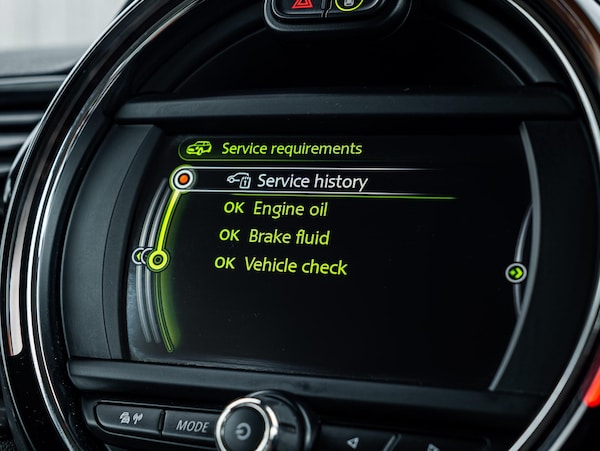The image size is (600, 451).
Task: Choose the Brake fluid entry
Action: [288, 237]
